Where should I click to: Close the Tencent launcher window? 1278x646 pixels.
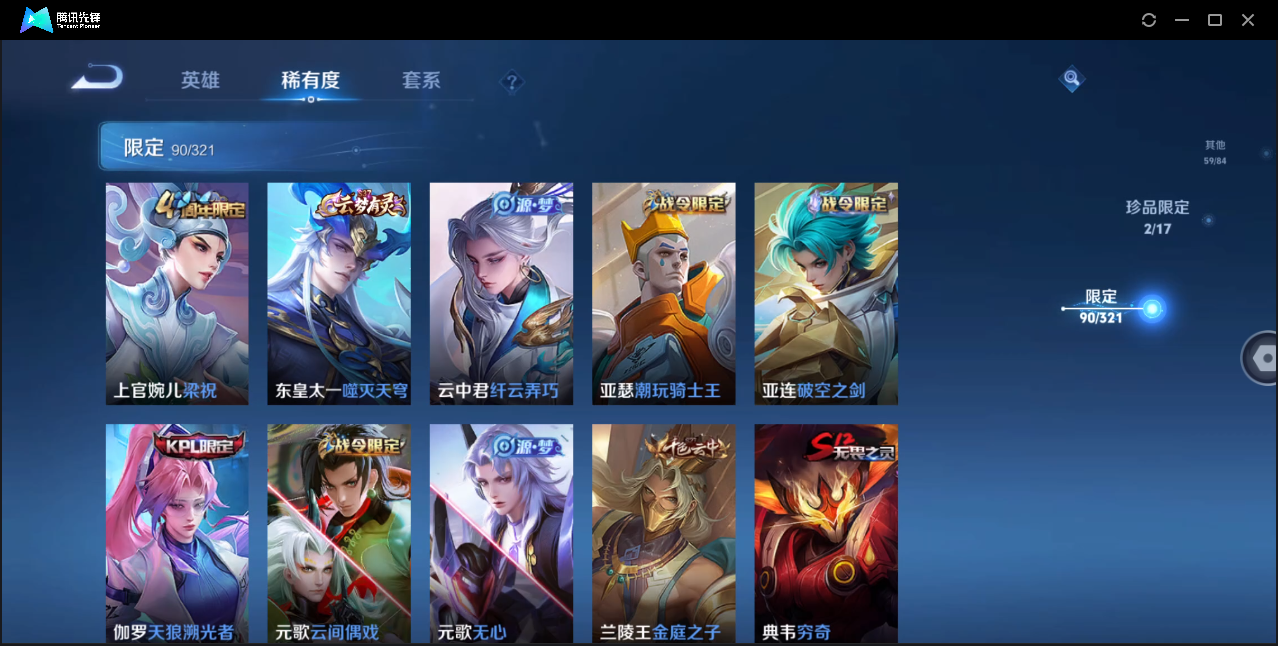pos(1248,20)
